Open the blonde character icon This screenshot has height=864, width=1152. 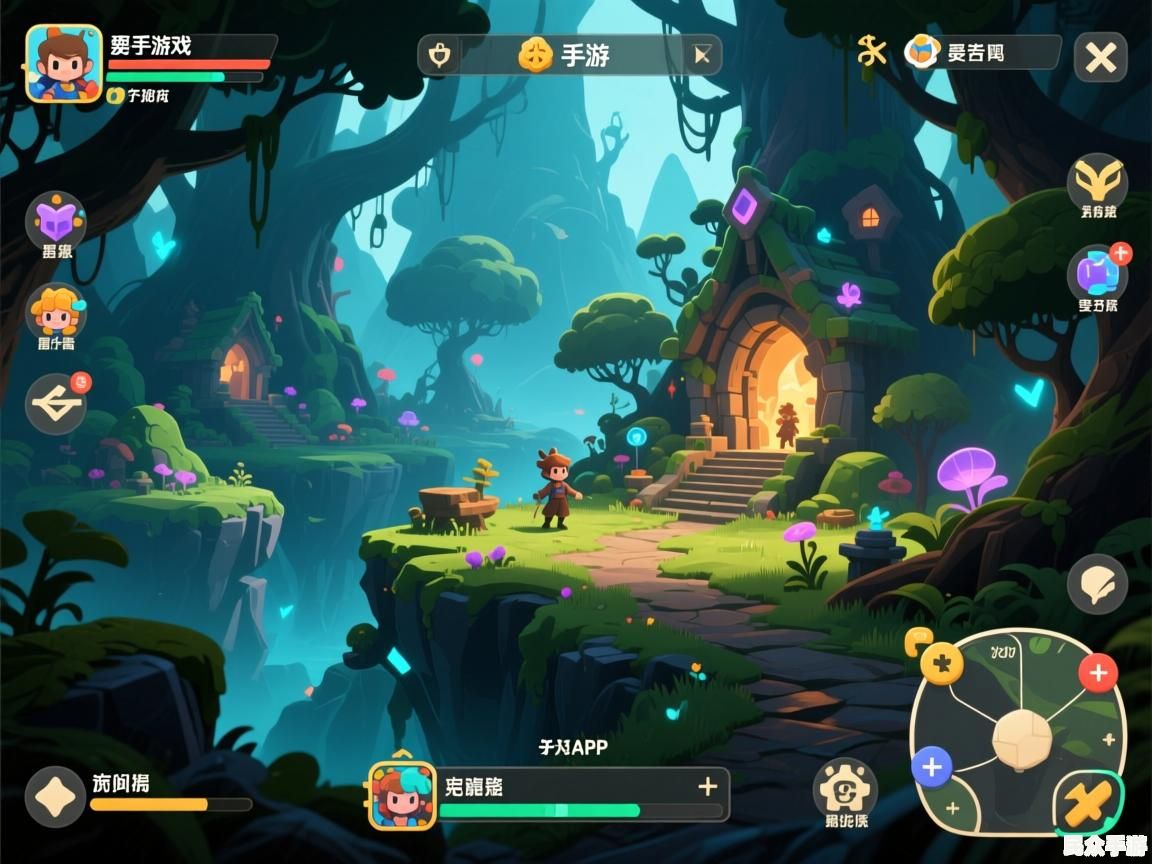point(56,311)
